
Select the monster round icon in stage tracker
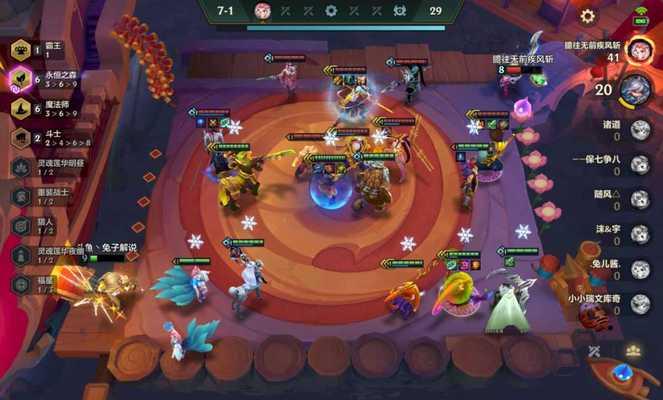click(x=399, y=11)
